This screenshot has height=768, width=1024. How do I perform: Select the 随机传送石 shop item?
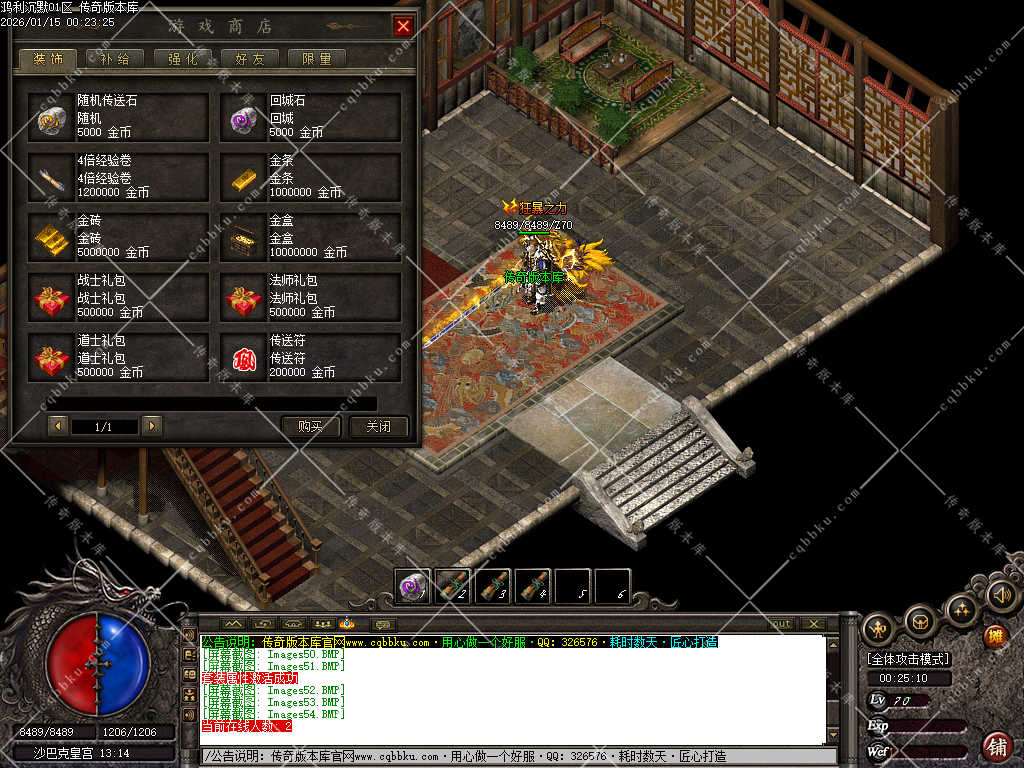118,117
